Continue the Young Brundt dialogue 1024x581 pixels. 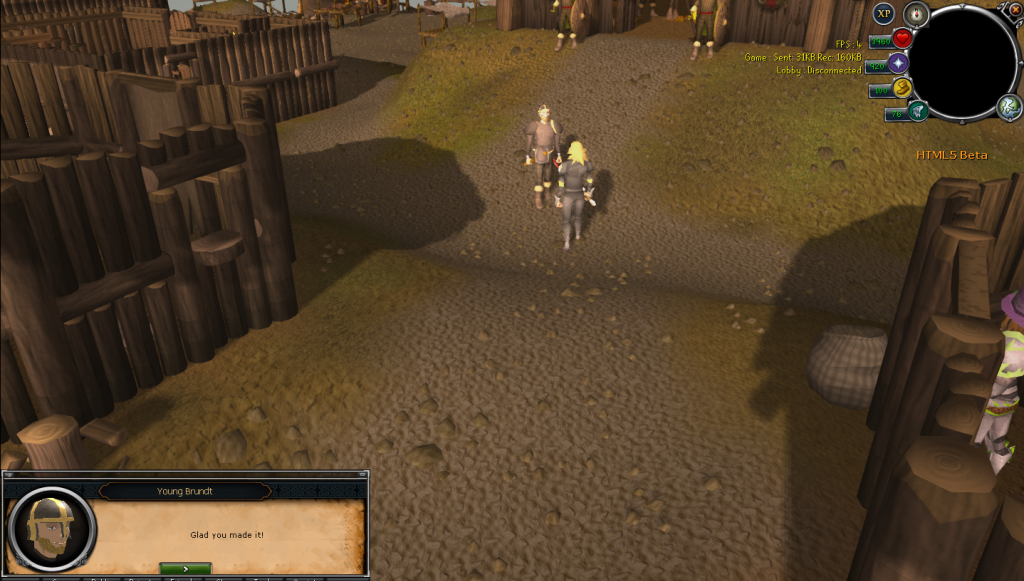[185, 569]
